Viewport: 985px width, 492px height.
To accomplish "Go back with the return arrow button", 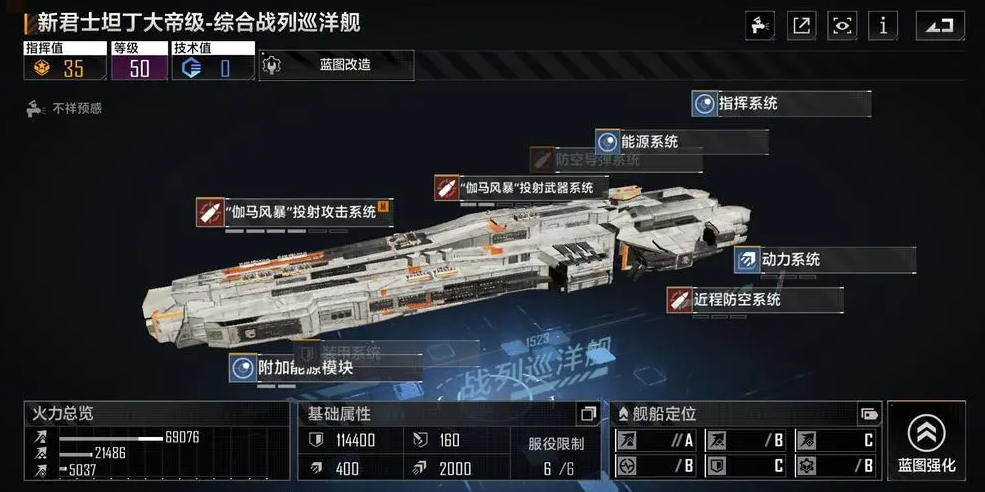I will point(938,26).
